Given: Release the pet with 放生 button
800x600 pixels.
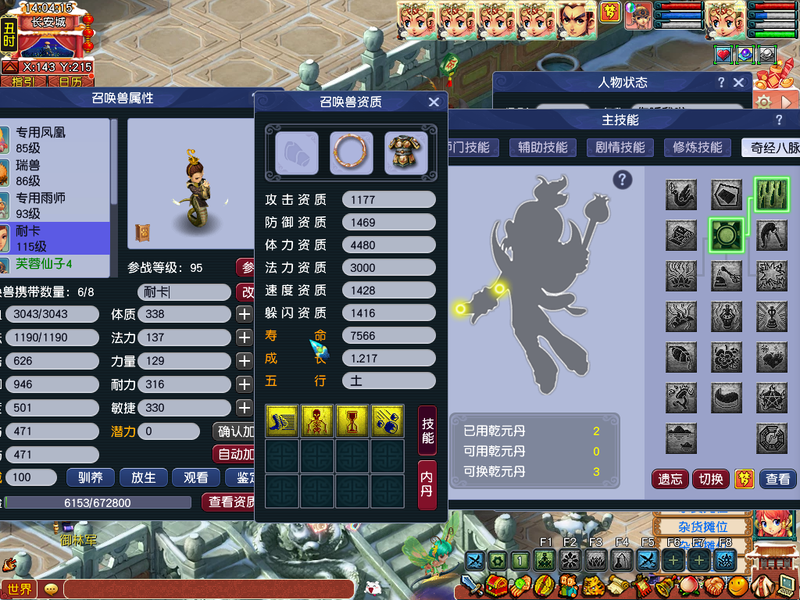Looking at the screenshot, I should [143, 477].
